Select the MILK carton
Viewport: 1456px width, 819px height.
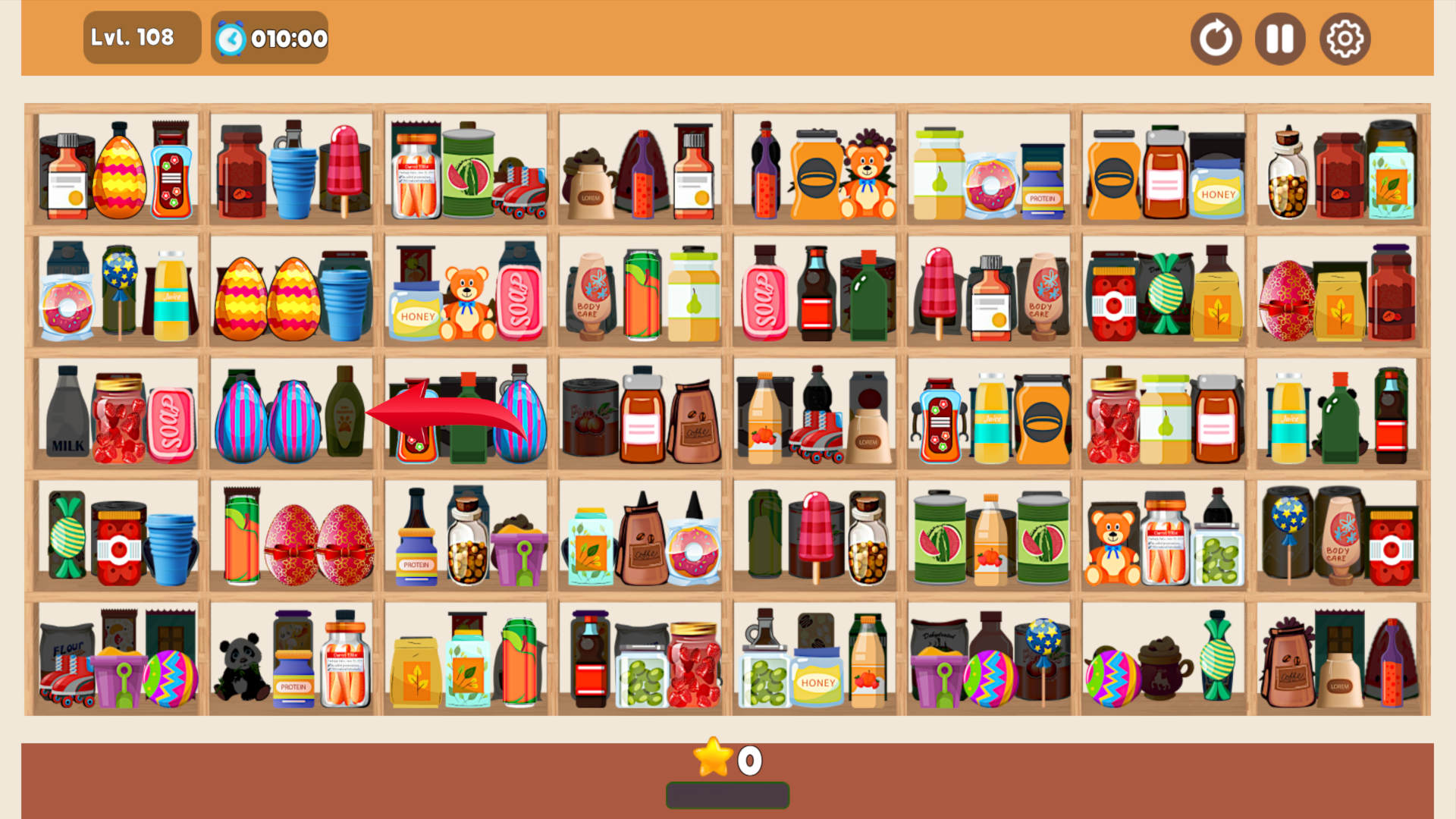(67, 413)
